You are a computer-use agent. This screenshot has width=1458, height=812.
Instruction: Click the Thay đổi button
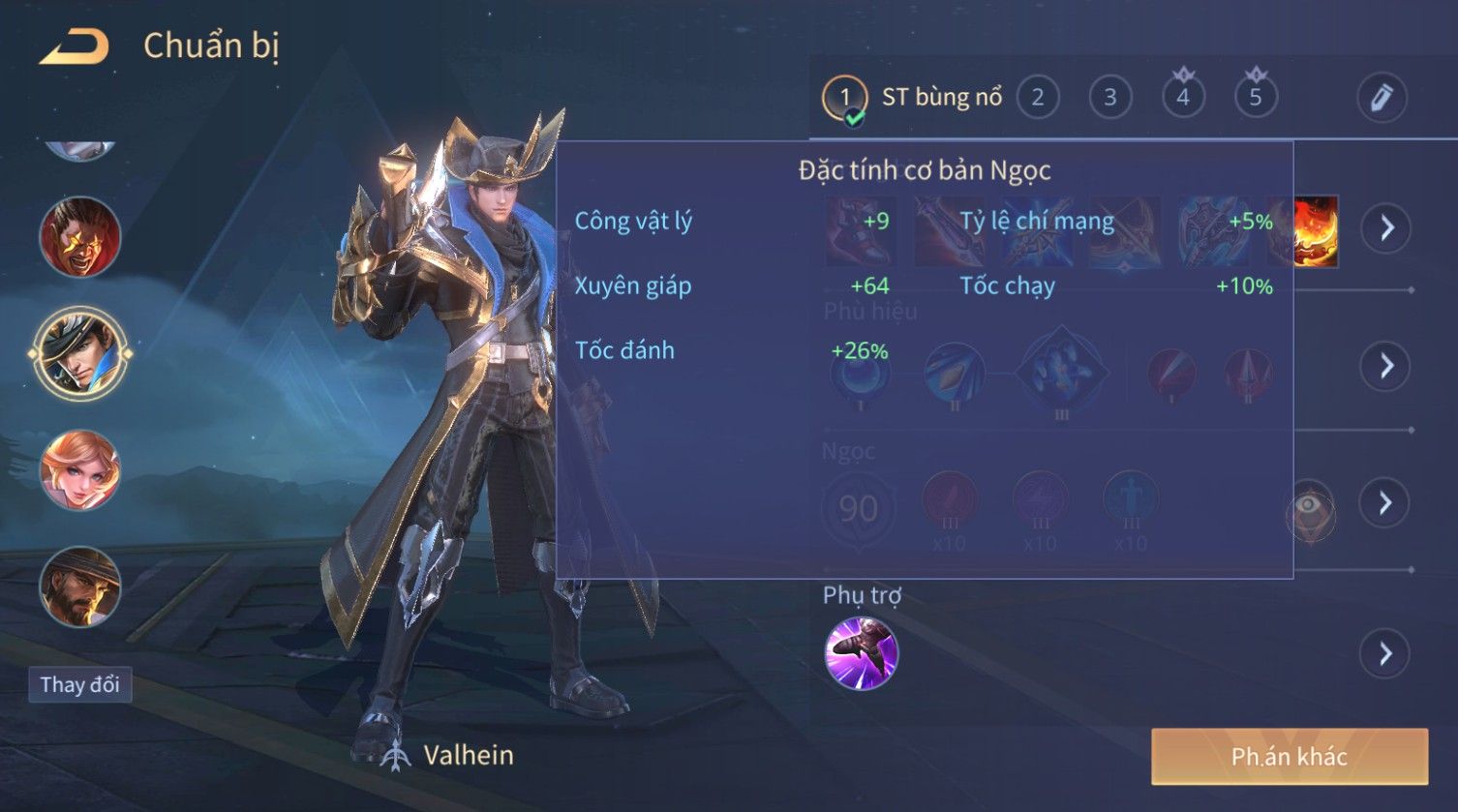pyautogui.click(x=79, y=684)
